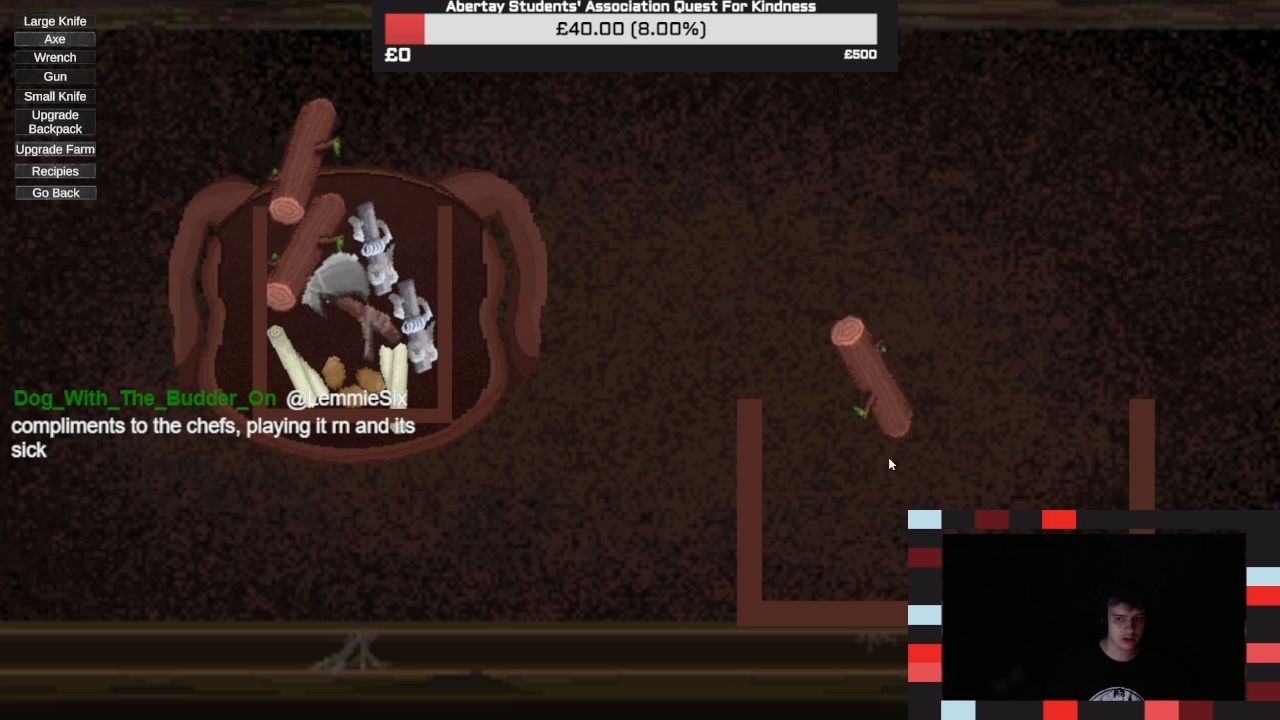Choose the Small Knife option
This screenshot has height=720, width=1280.
[x=55, y=96]
